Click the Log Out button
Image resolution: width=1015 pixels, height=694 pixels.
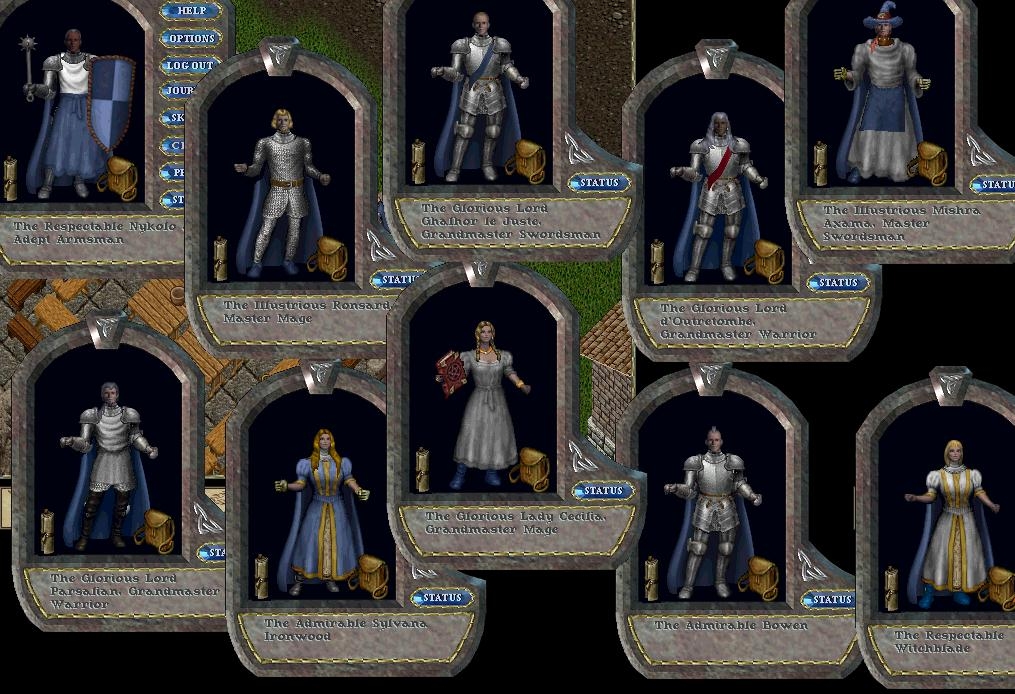(190, 66)
